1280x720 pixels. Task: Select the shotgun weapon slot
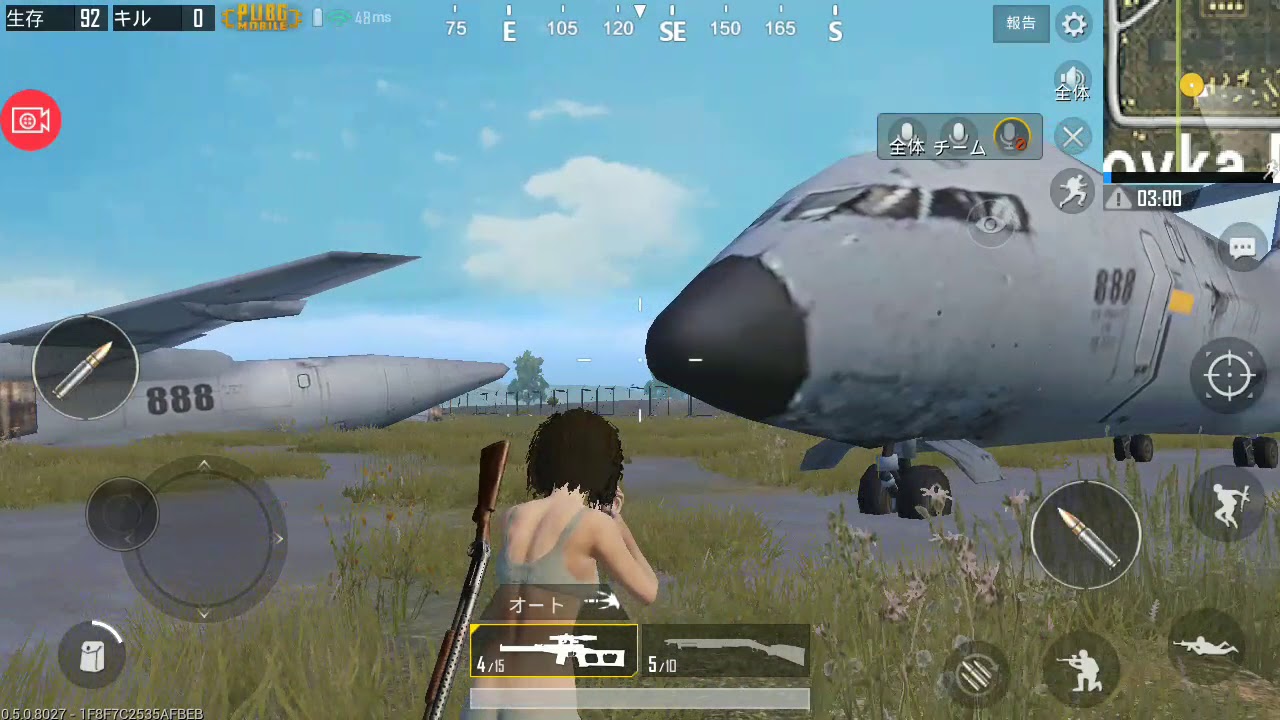click(x=727, y=650)
